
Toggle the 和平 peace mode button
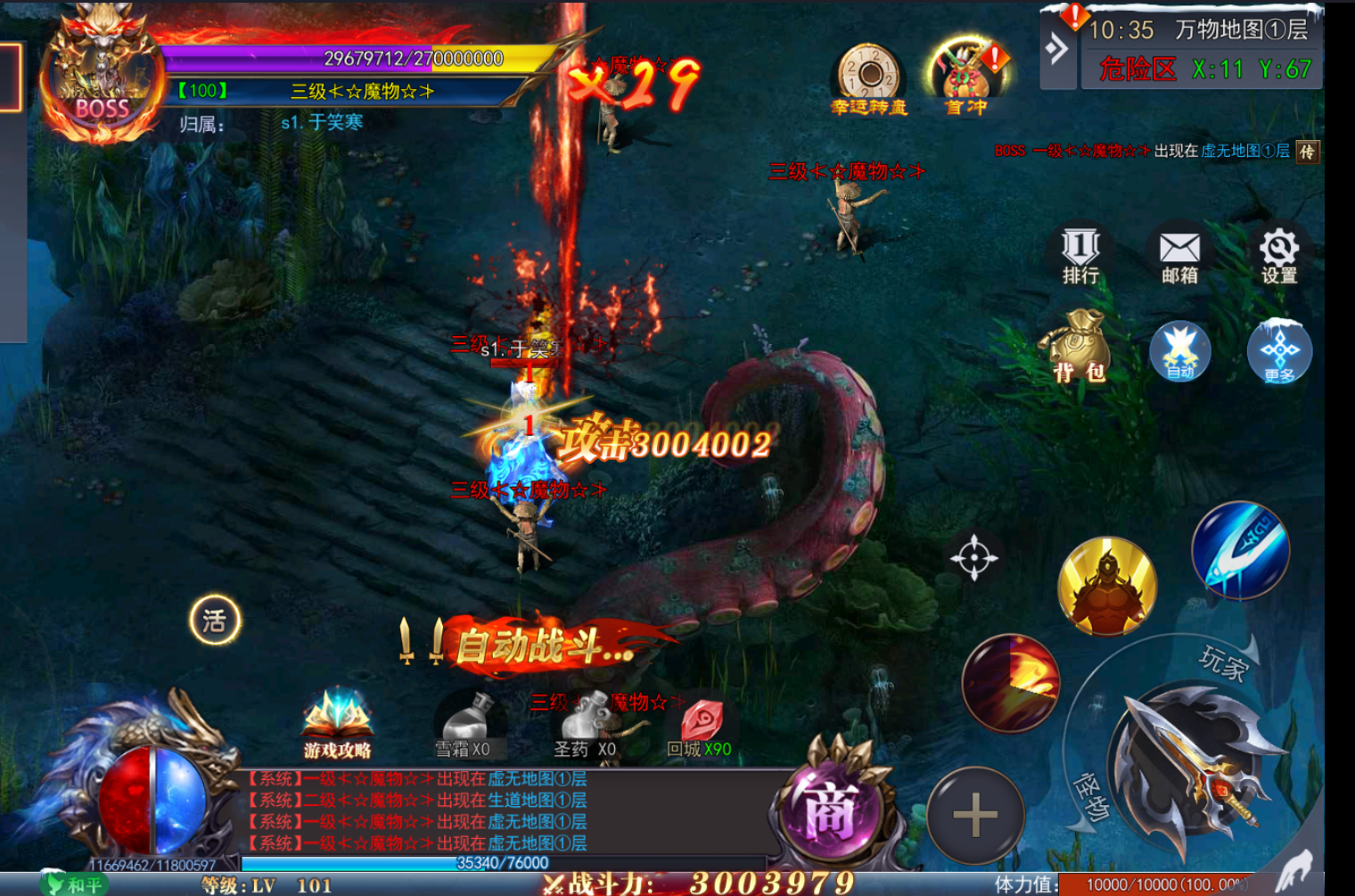point(76,884)
